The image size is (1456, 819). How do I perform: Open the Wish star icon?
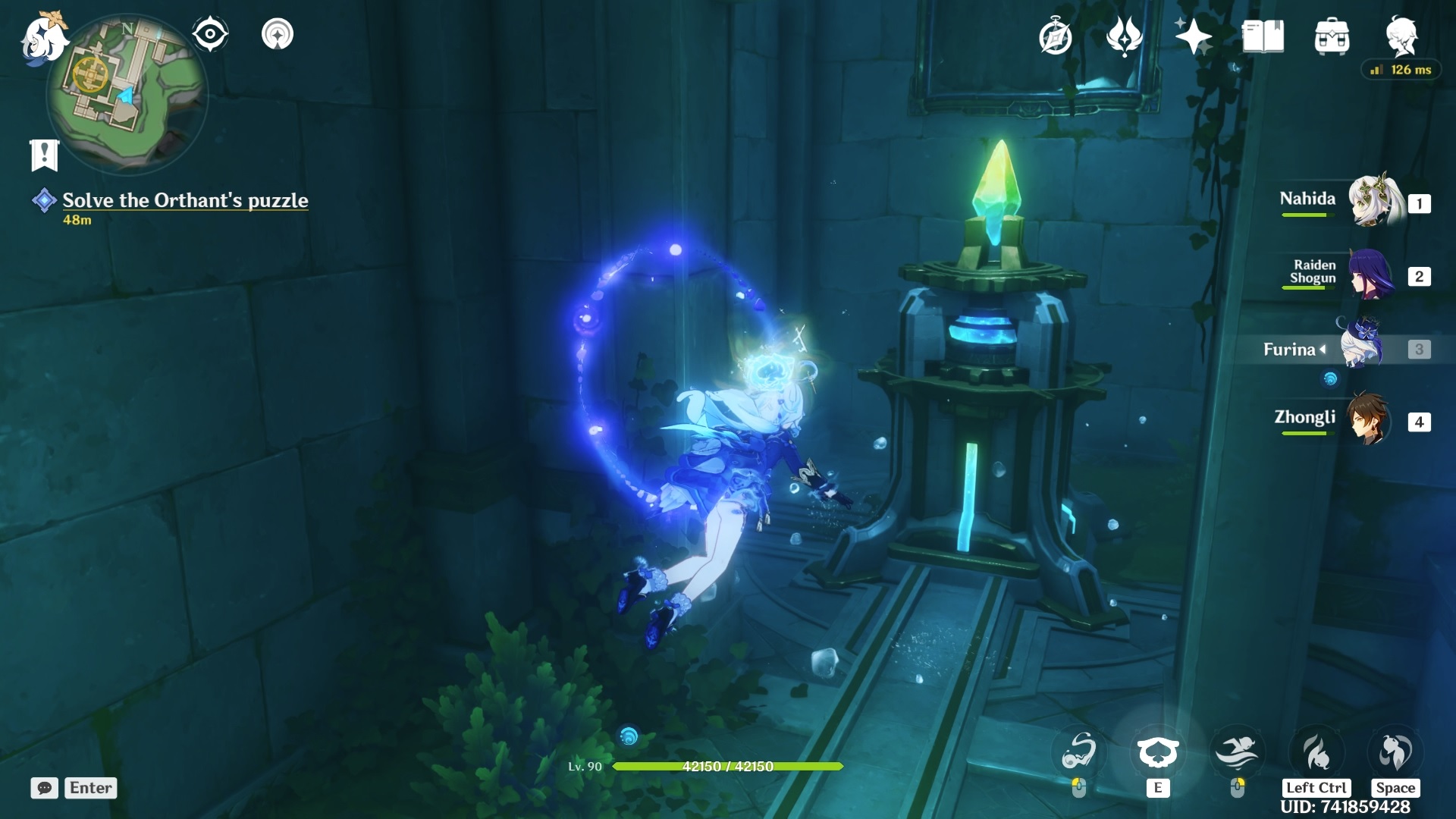1193,36
